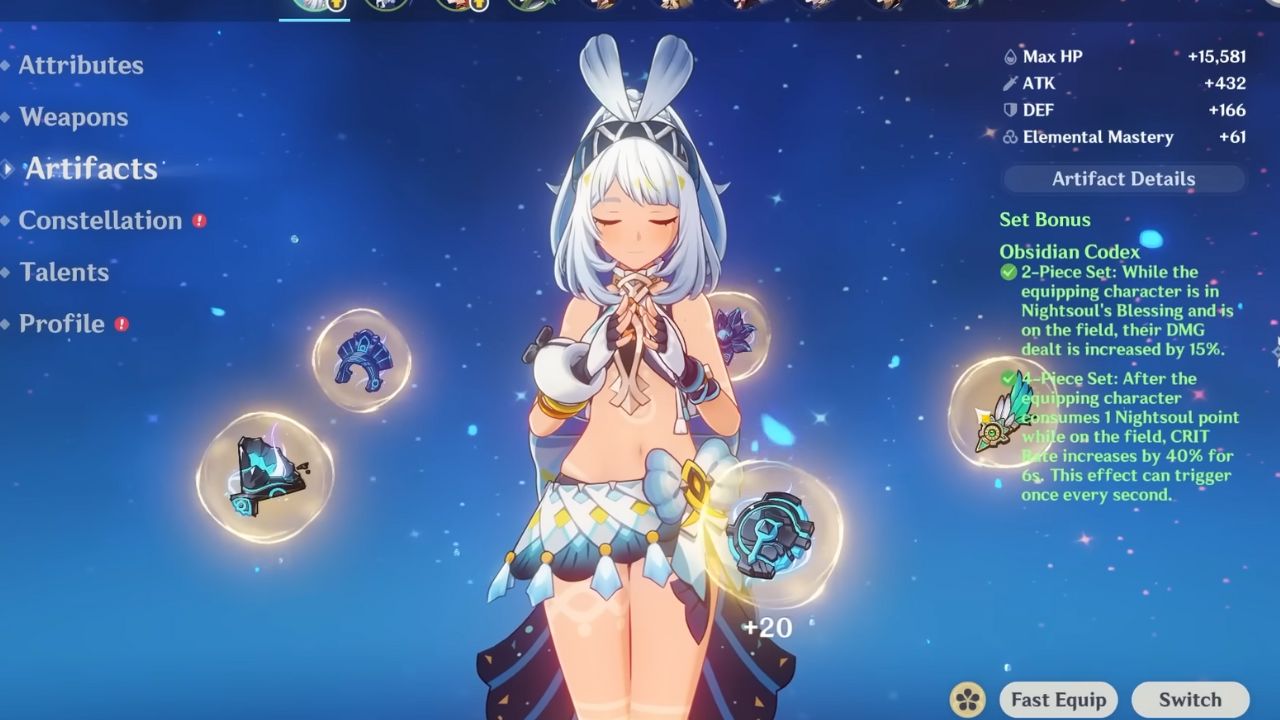Click the 2-Piece Set green checkmark
Viewport: 1280px width, 720px height.
(x=1006, y=271)
